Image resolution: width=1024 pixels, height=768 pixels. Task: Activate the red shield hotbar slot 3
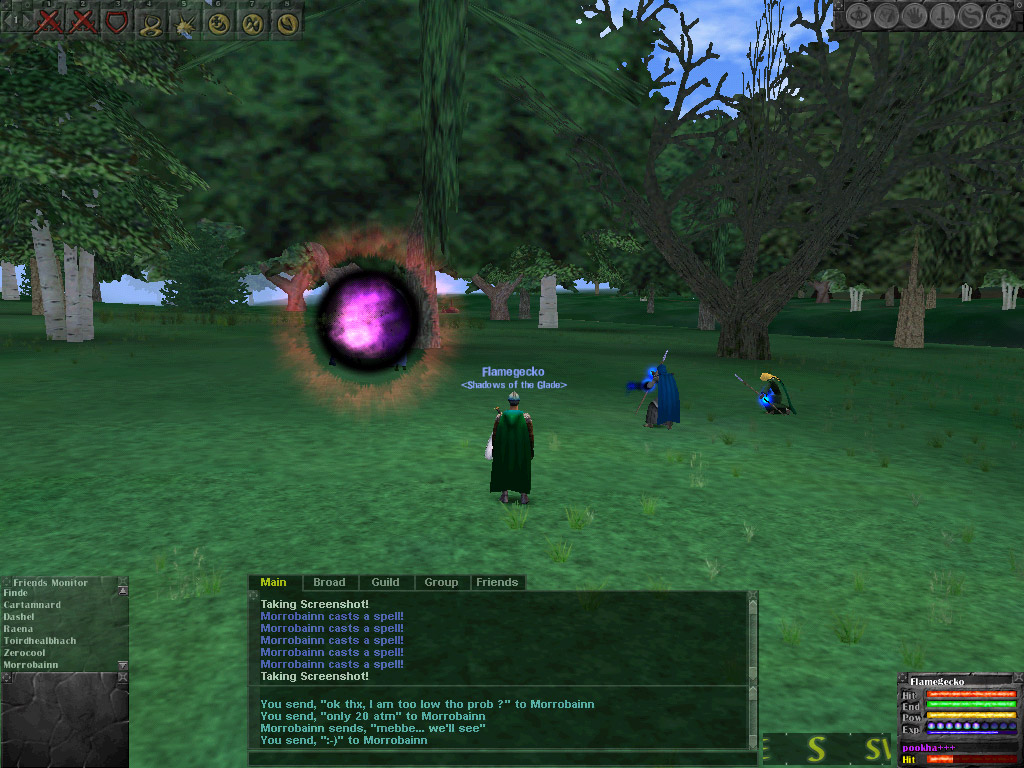click(117, 22)
